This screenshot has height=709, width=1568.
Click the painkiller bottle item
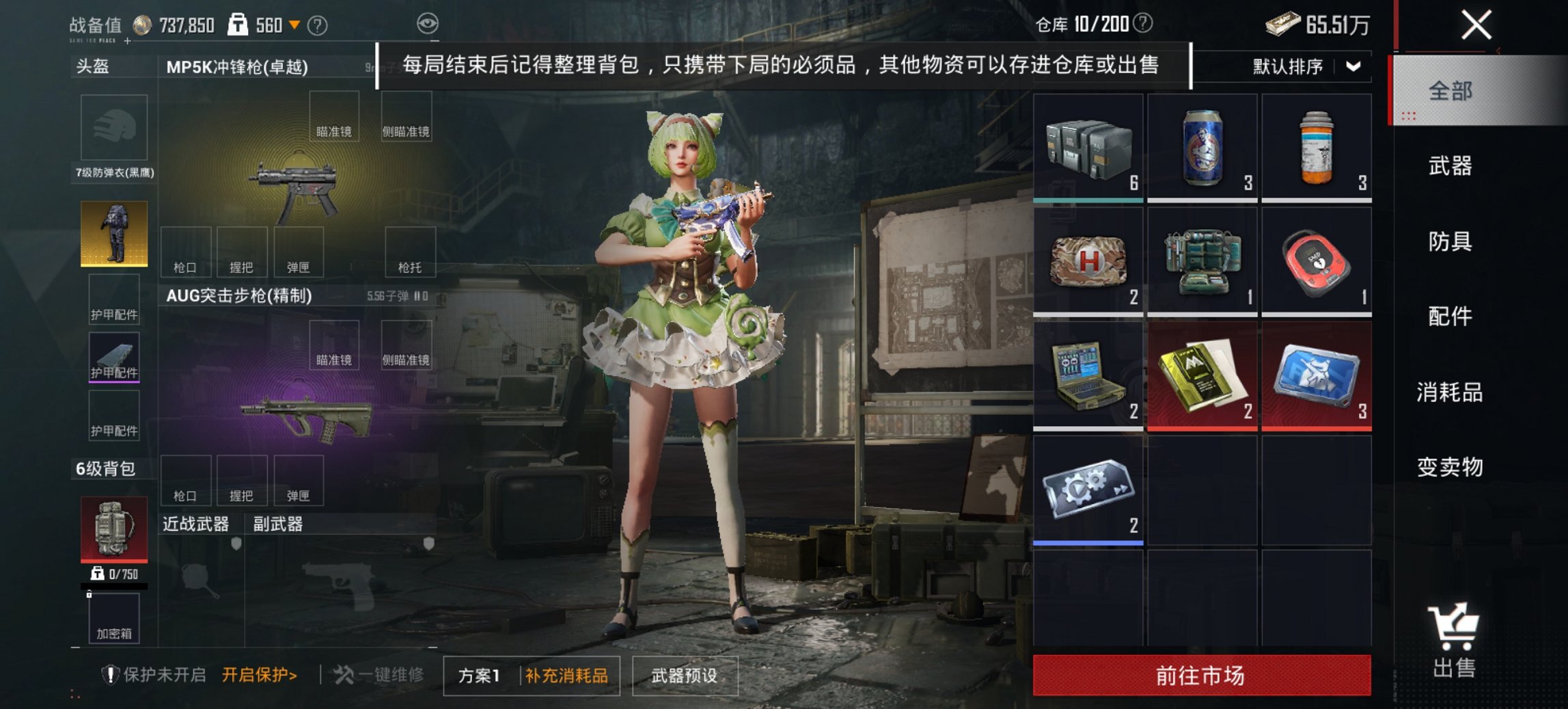coord(1317,147)
